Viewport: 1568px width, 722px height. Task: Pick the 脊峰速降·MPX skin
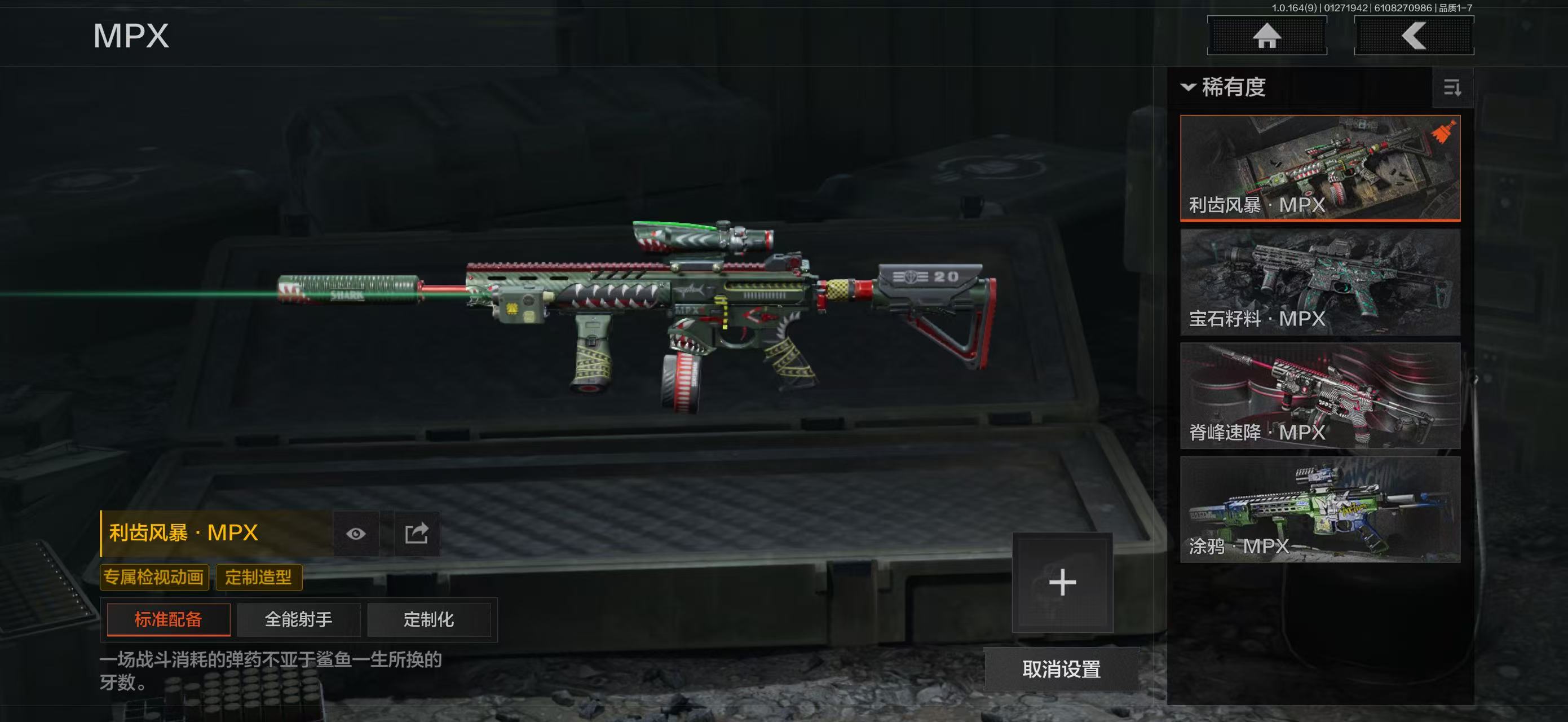(x=1320, y=396)
